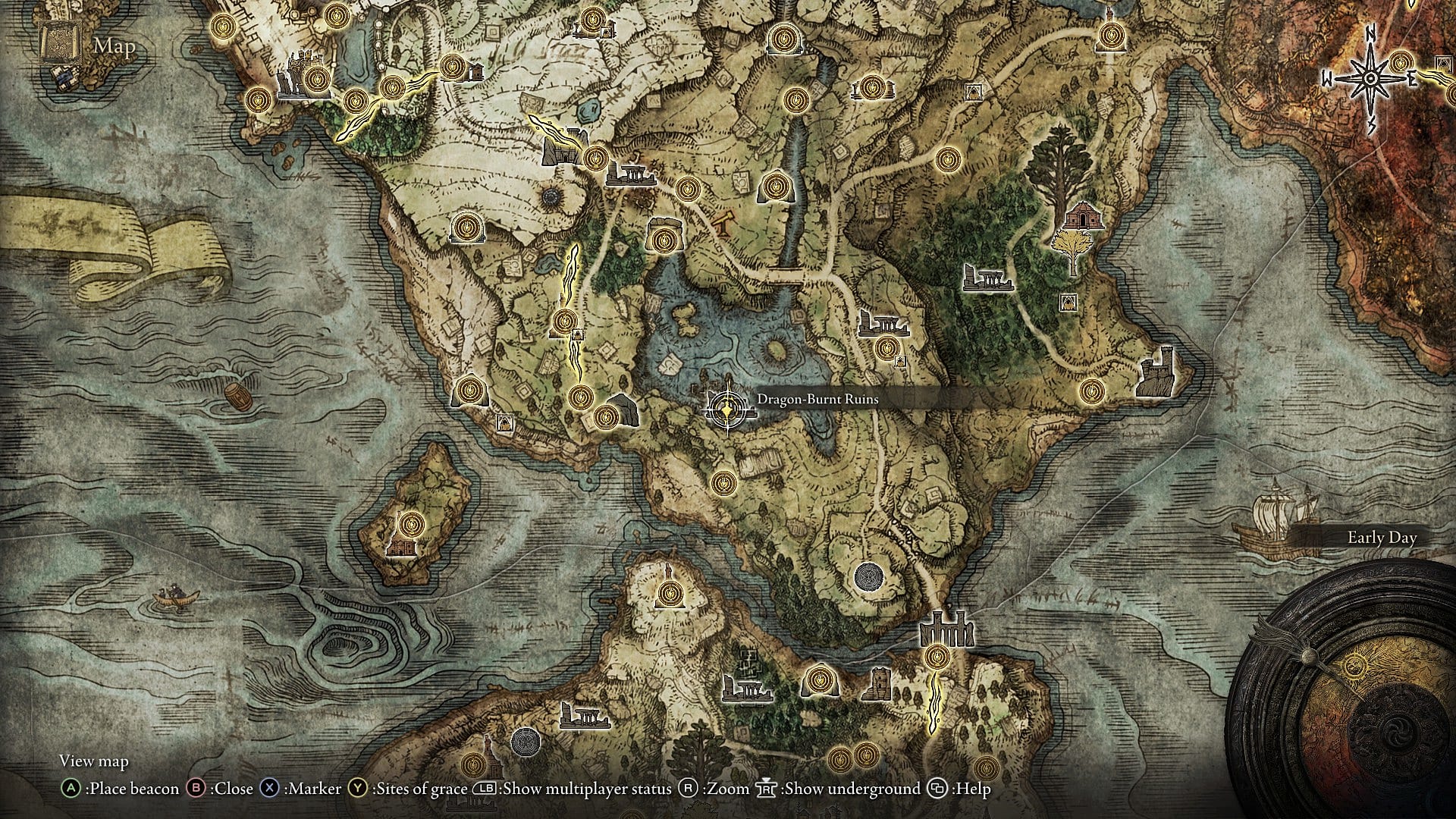Click the compass rose in the corner

(x=1370, y=76)
